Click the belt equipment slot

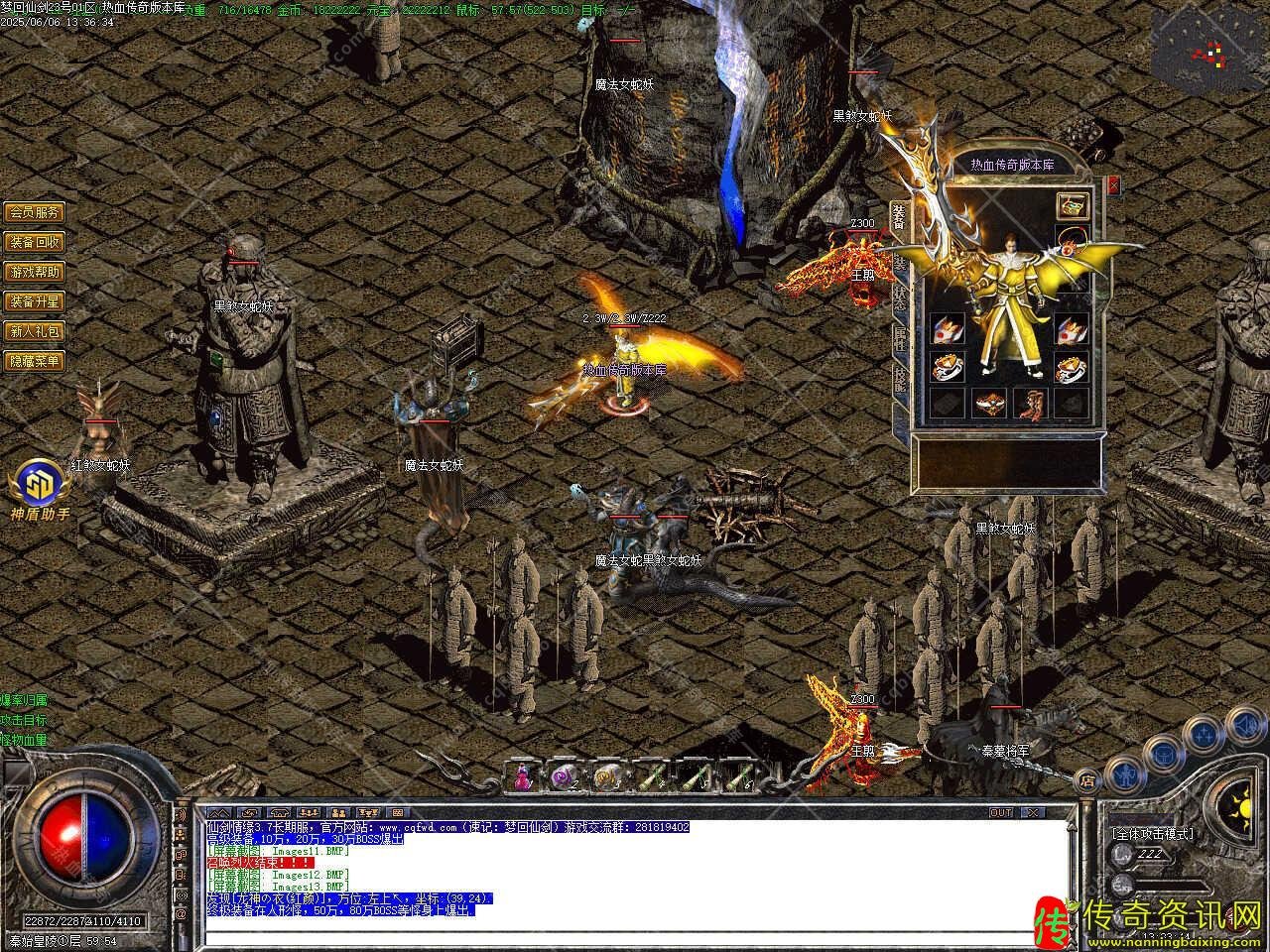tap(986, 403)
